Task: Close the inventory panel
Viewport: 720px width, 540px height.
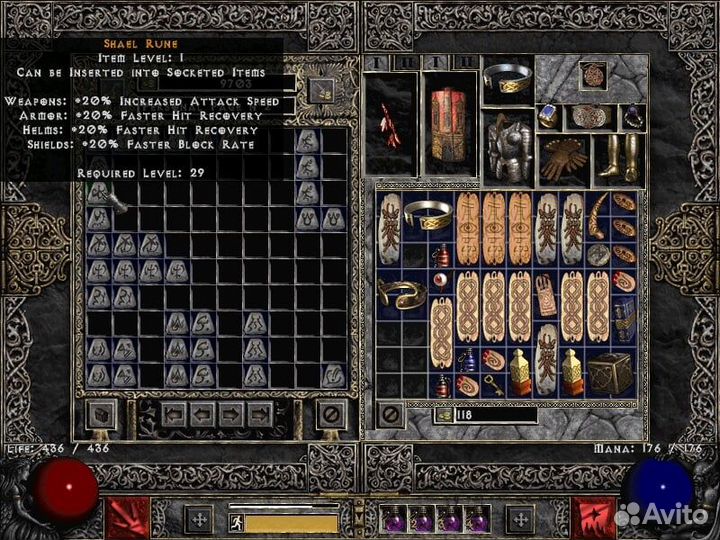Action: point(391,413)
